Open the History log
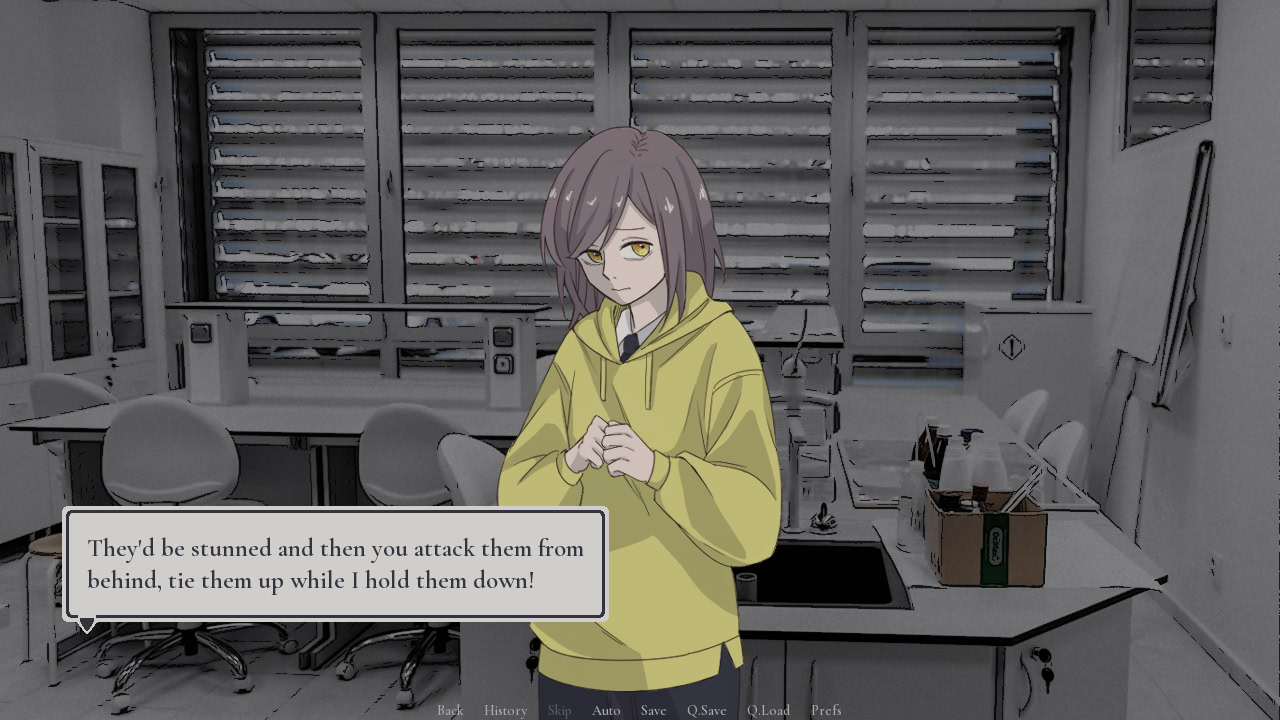The image size is (1280, 720). [x=505, y=710]
